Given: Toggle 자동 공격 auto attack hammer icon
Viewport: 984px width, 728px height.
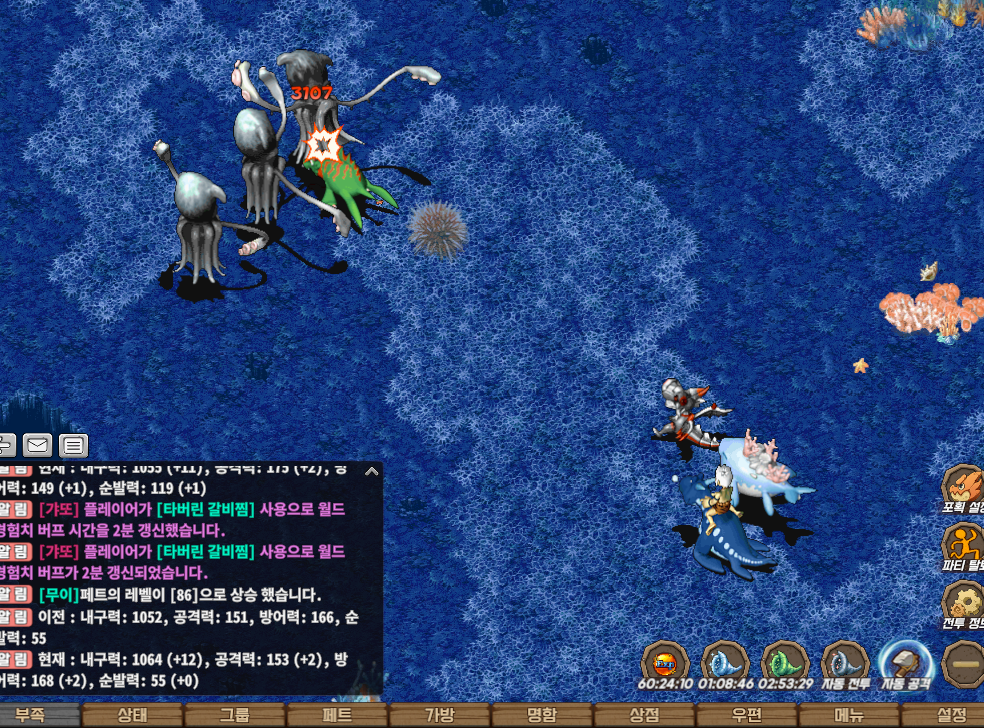Looking at the screenshot, I should 905,663.
